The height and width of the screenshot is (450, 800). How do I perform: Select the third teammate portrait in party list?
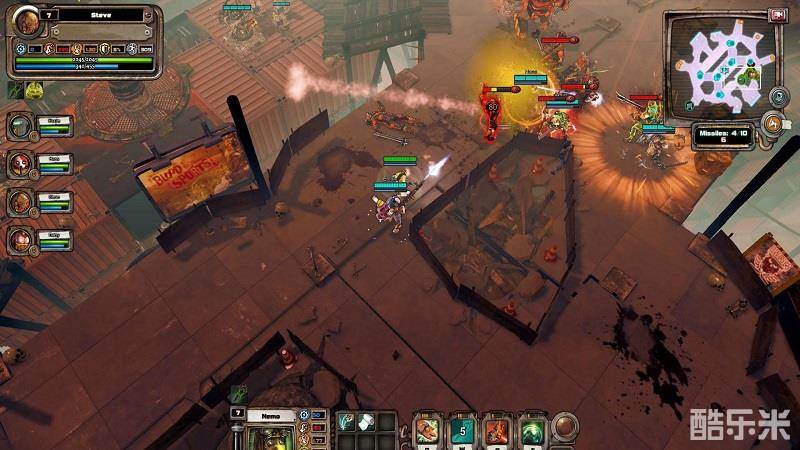point(20,202)
